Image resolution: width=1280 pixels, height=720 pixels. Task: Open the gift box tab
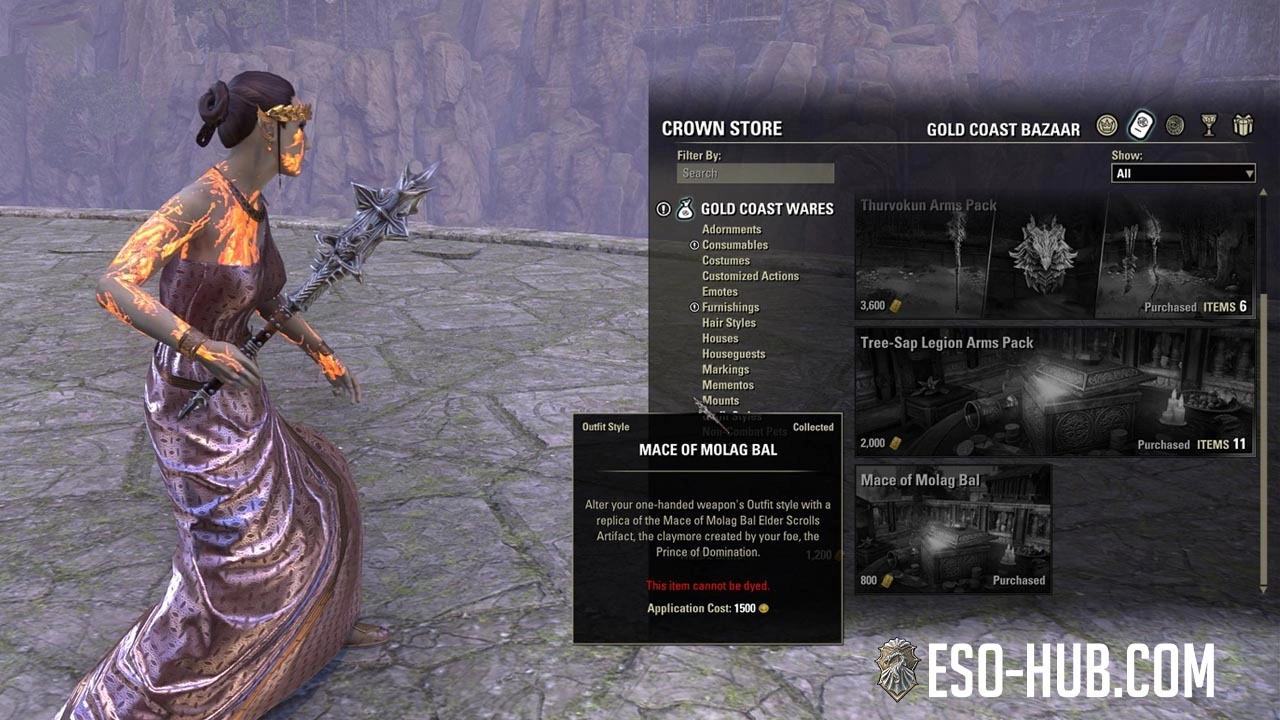pos(1243,126)
